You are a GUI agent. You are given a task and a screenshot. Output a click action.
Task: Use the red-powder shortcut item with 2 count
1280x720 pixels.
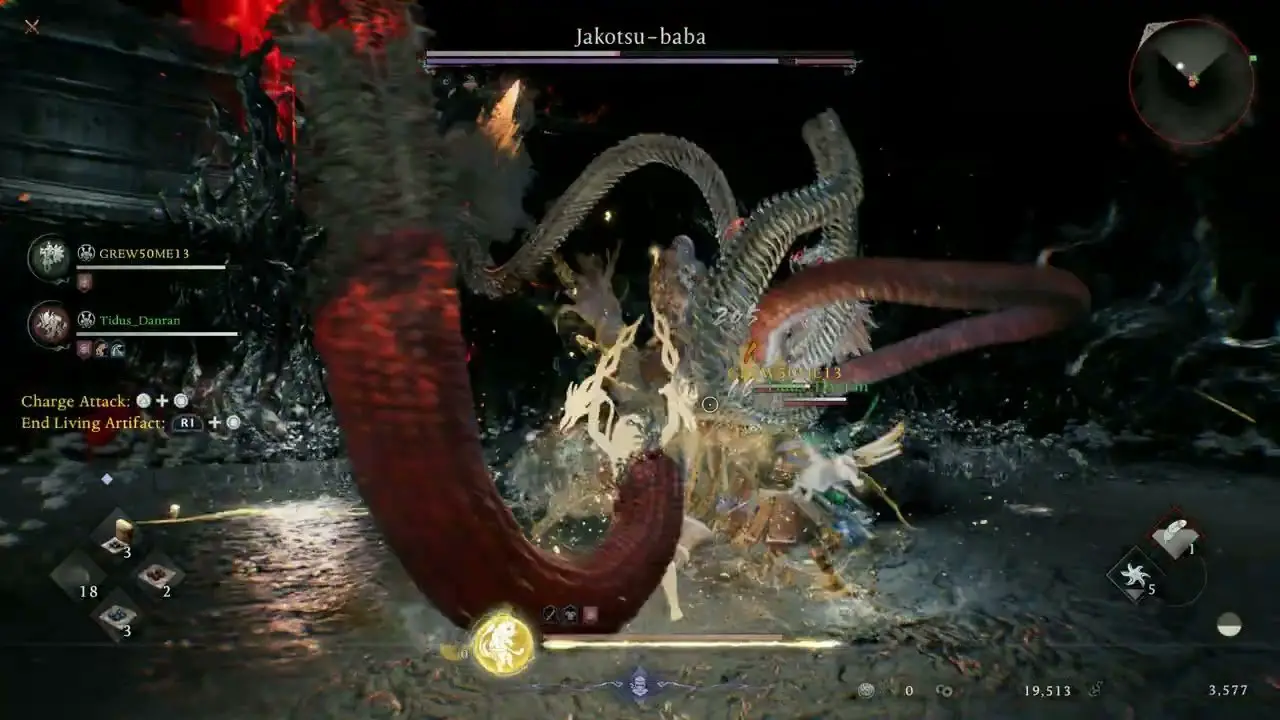(x=156, y=574)
